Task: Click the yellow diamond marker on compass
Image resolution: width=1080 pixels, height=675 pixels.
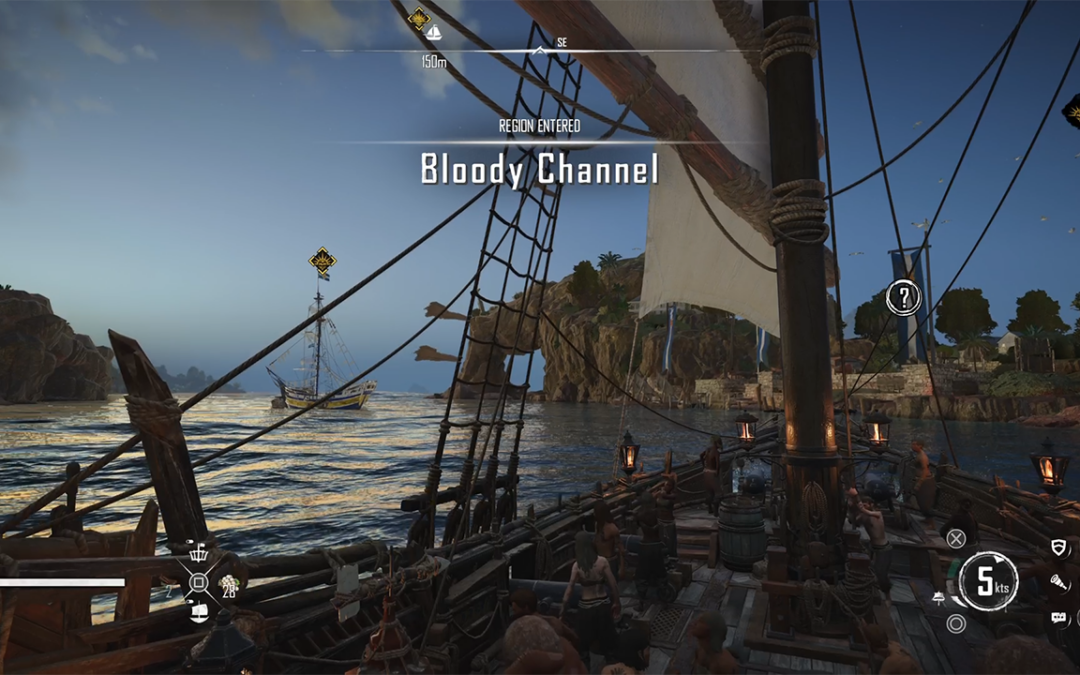Action: pos(419,18)
